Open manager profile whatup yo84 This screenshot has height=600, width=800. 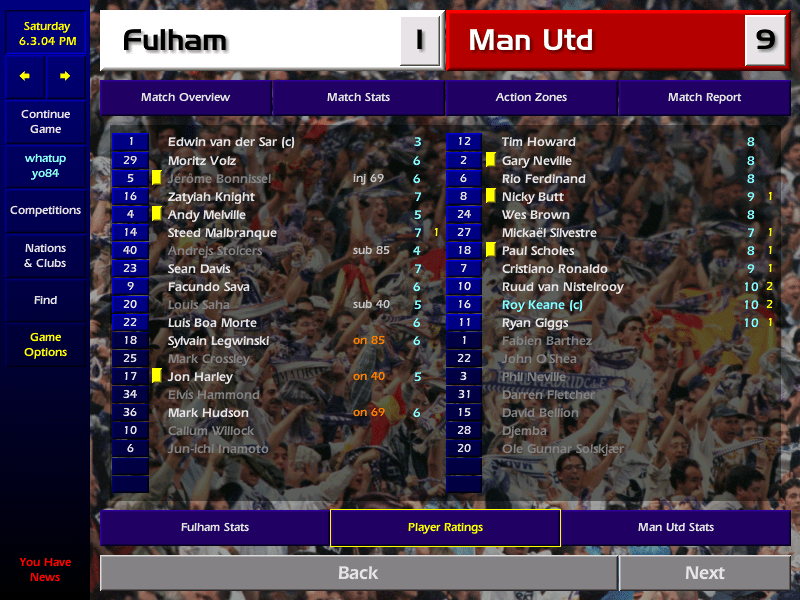tap(45, 166)
